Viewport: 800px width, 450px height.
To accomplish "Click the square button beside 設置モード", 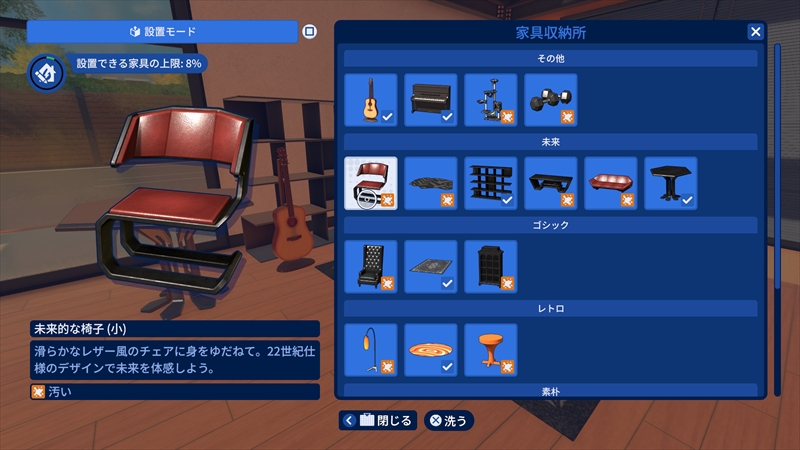I will click(x=309, y=32).
